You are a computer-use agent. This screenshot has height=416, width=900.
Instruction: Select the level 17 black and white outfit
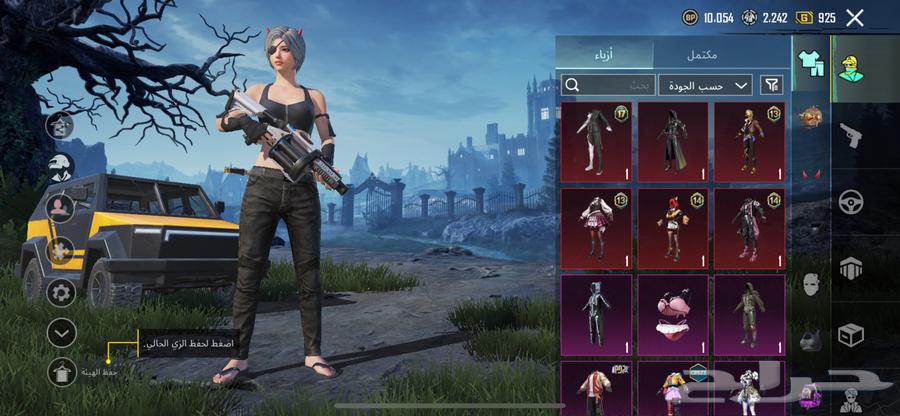[x=596, y=141]
